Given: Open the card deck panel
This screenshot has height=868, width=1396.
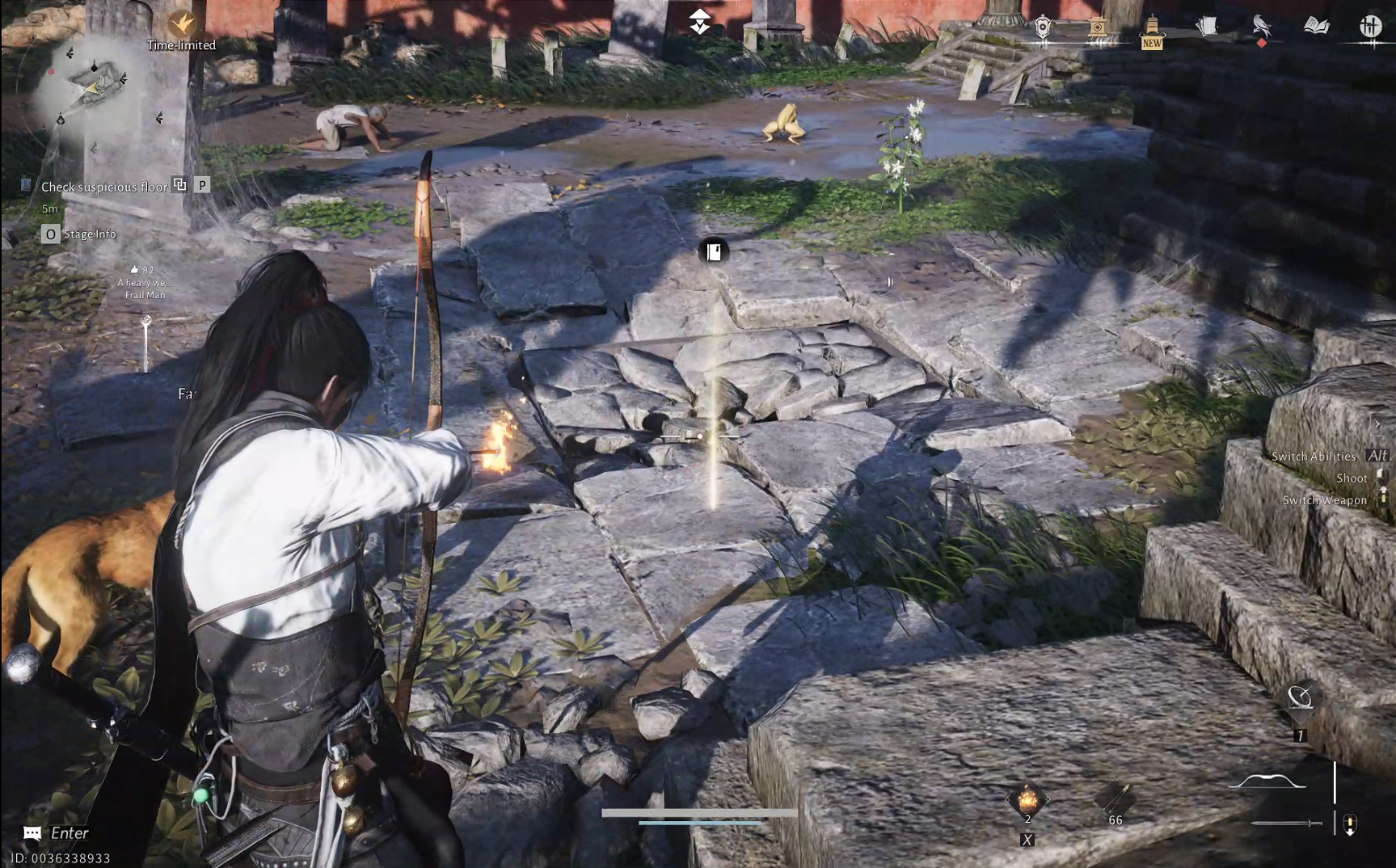Looking at the screenshot, I should 1208,25.
